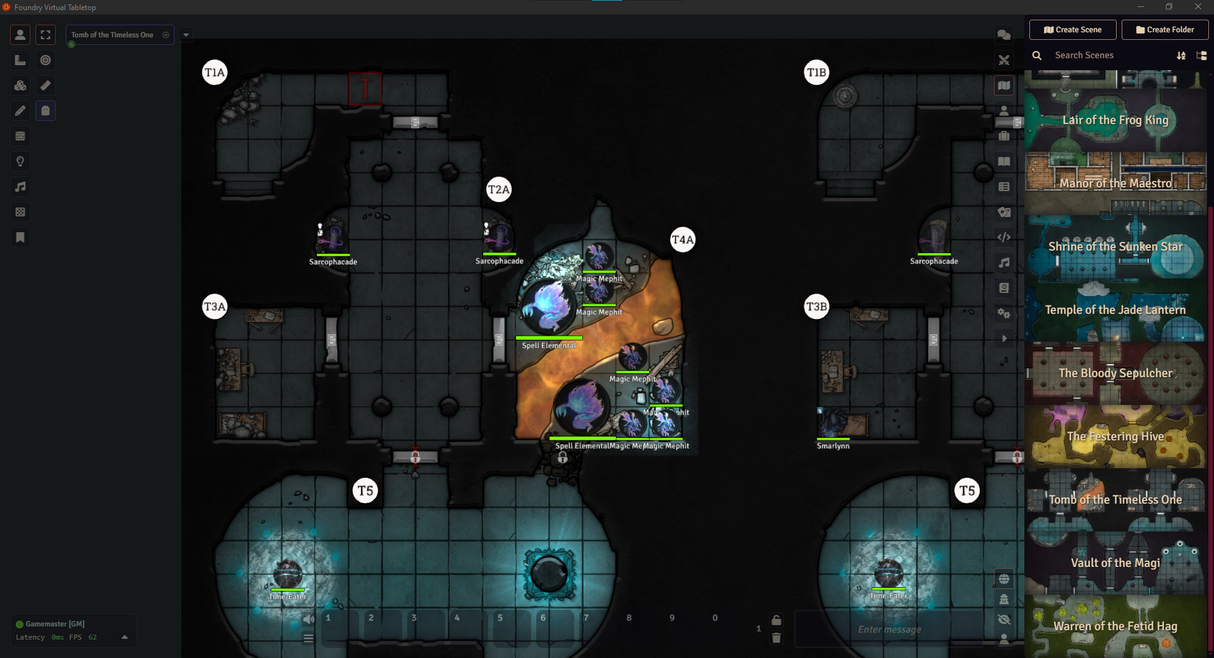Image resolution: width=1214 pixels, height=658 pixels.
Task: Select the Manor of the Maestro scene
Action: pyautogui.click(x=1115, y=183)
